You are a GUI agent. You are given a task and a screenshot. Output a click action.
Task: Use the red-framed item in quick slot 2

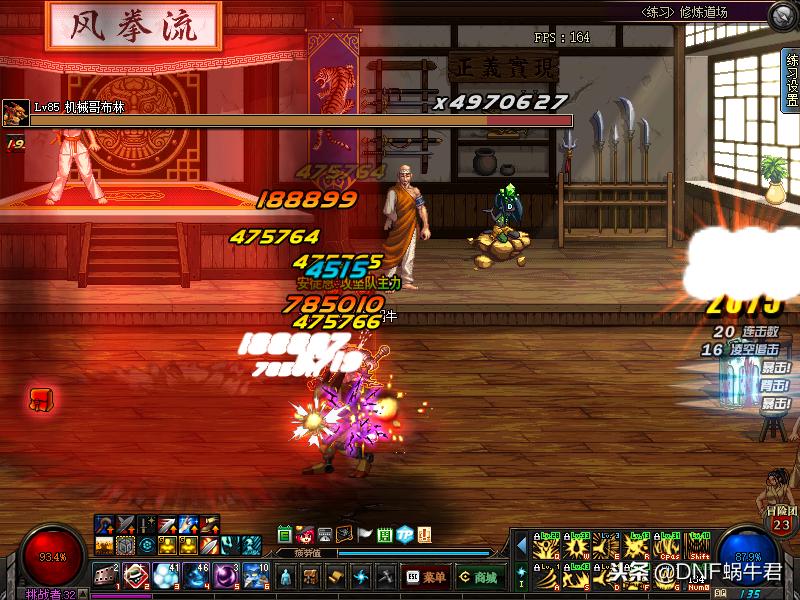(x=136, y=575)
